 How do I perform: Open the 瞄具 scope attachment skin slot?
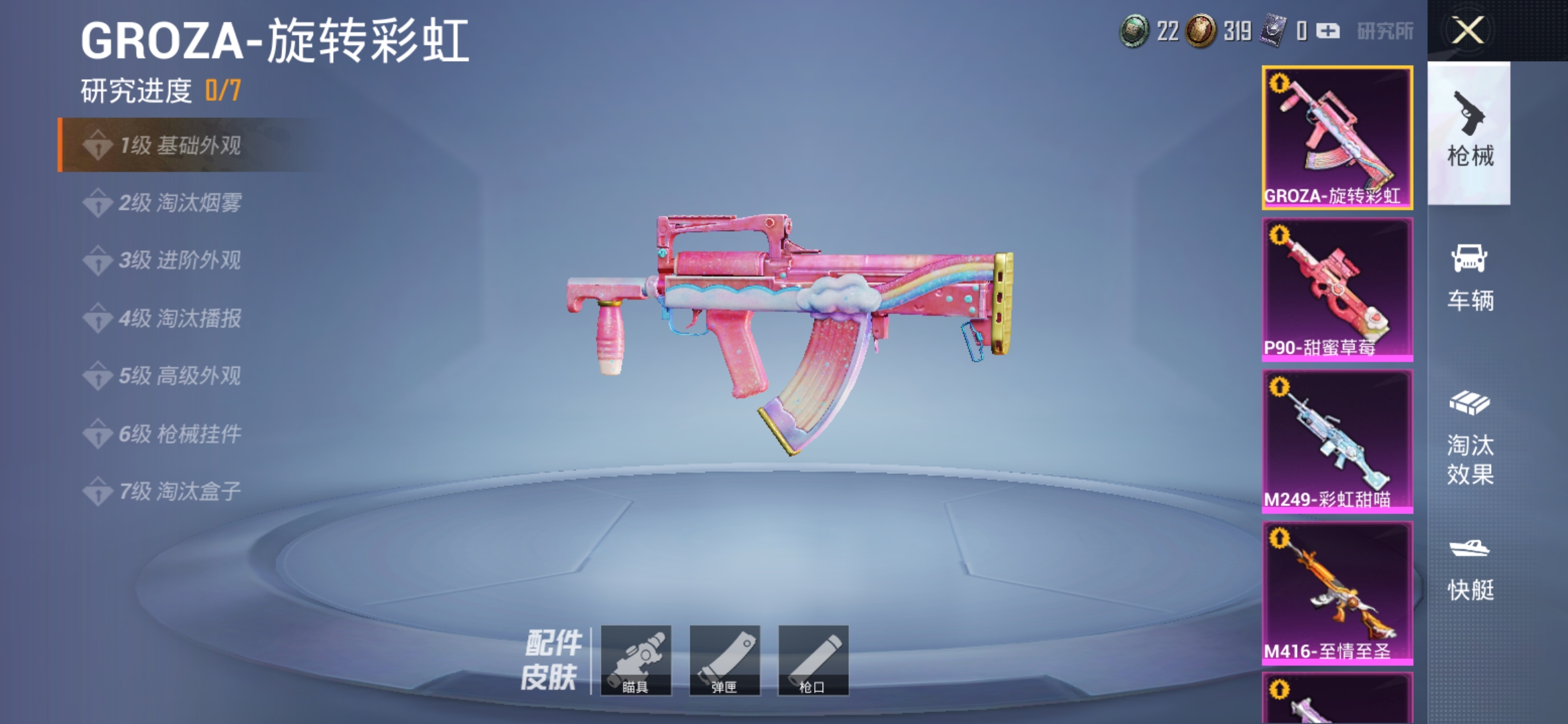[x=636, y=660]
